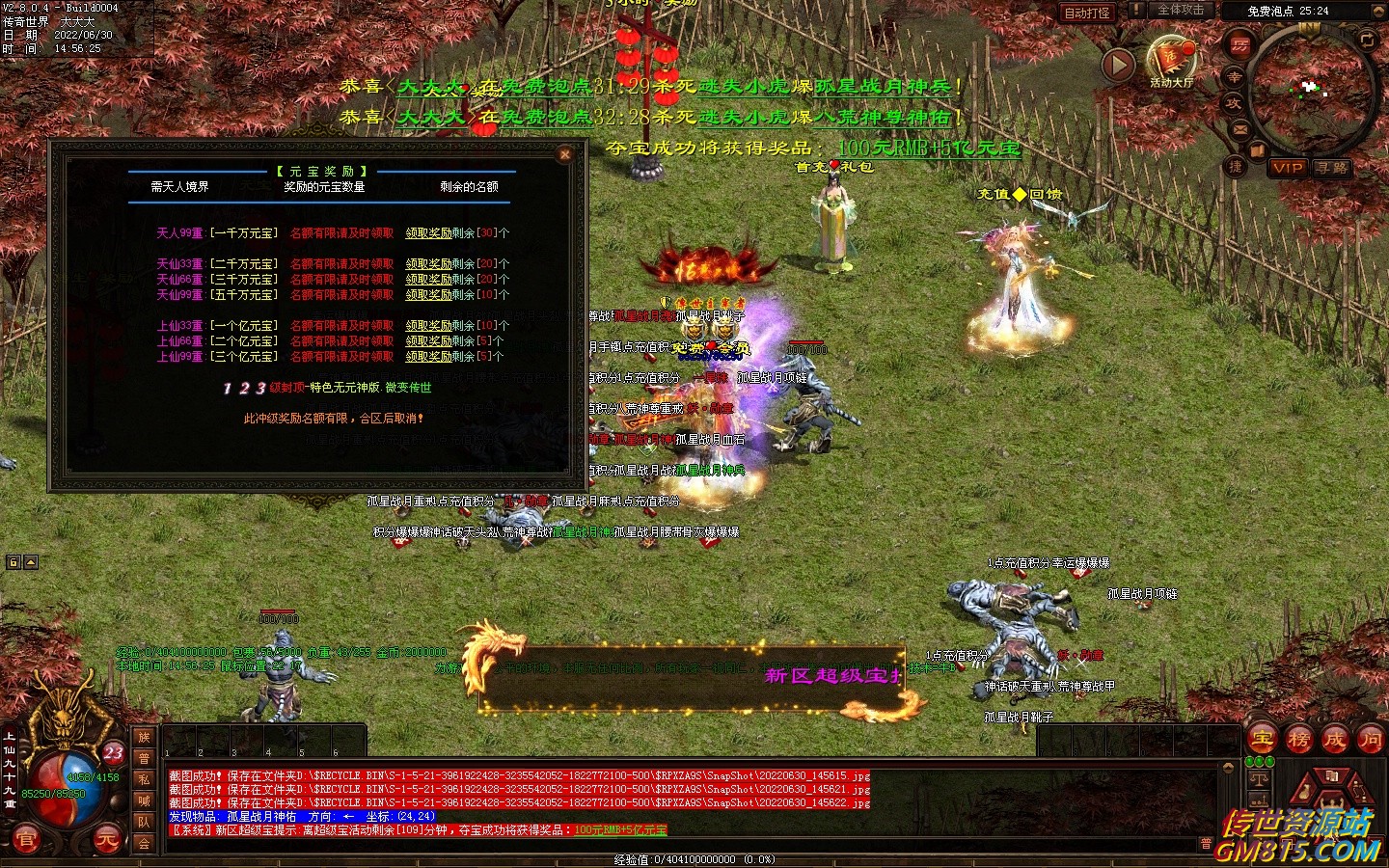Open the 宝 treasure round button
The height and width of the screenshot is (868, 1389).
1262,741
